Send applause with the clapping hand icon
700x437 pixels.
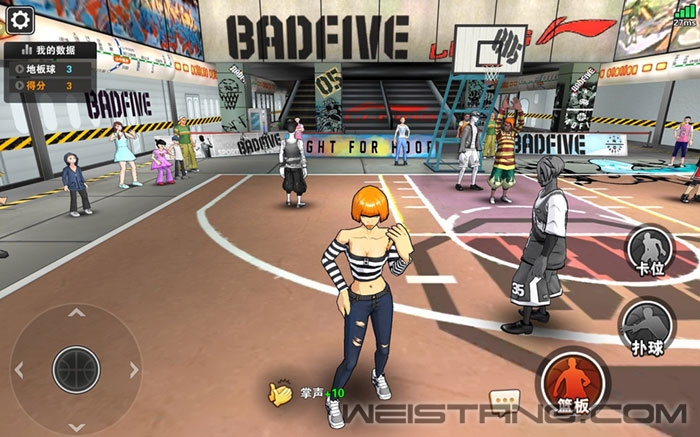279,394
